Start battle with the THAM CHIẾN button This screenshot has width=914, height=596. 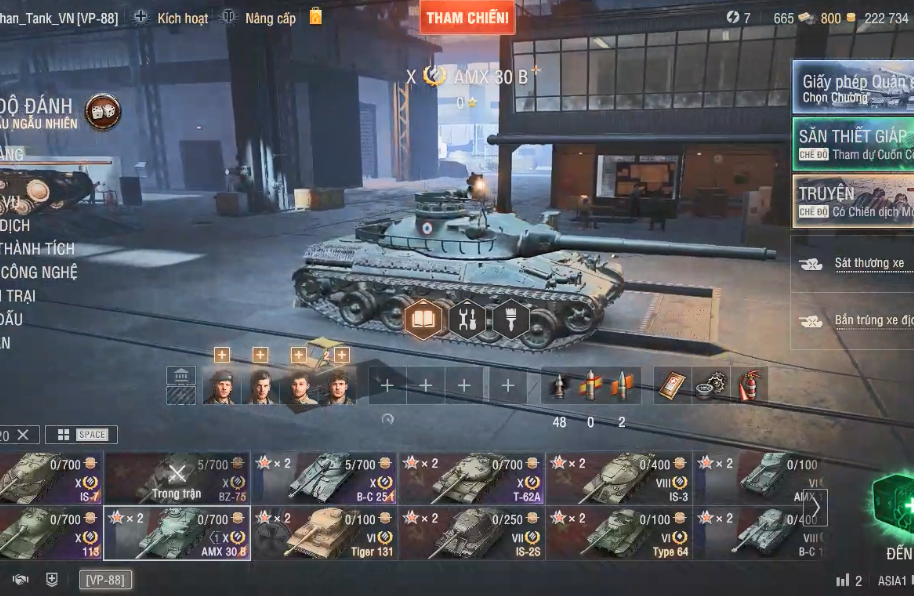click(467, 17)
